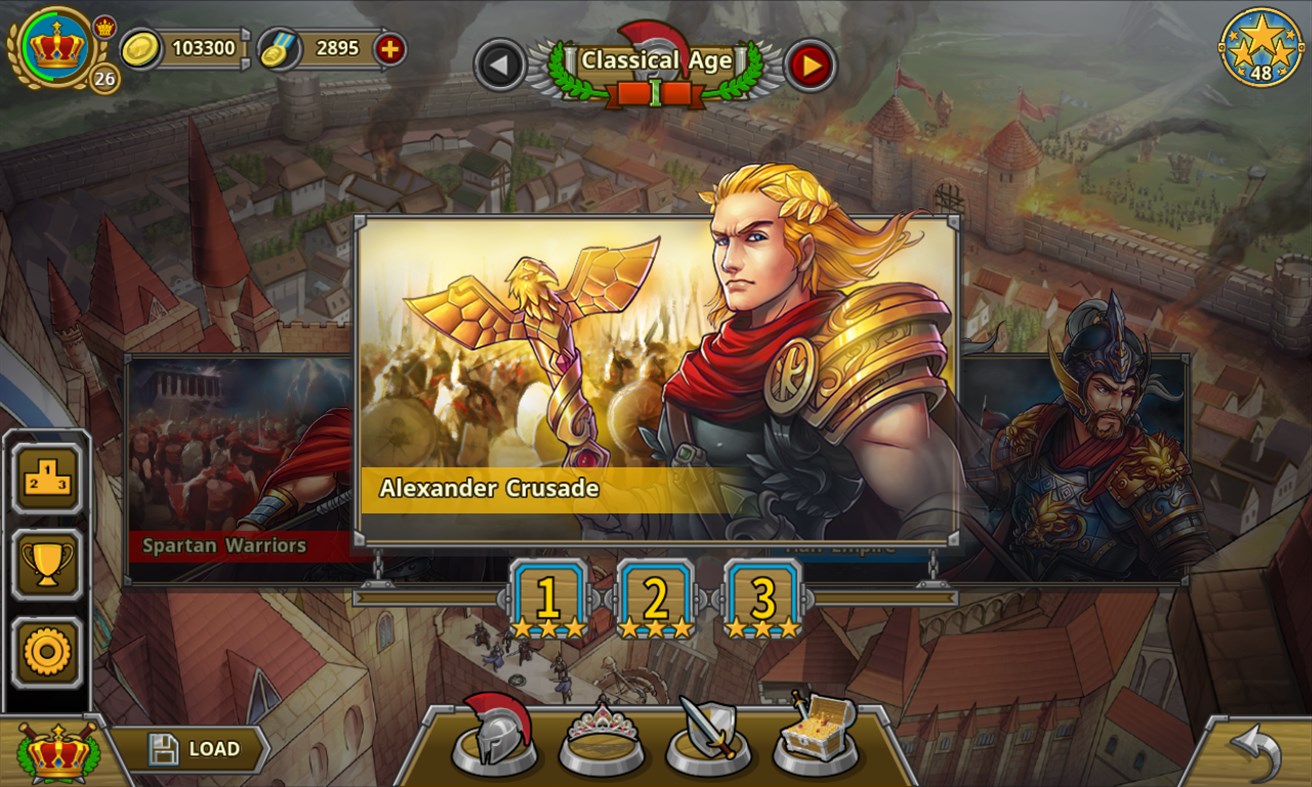Click the LOAD button
Image resolution: width=1312 pixels, height=787 pixels.
coord(193,747)
